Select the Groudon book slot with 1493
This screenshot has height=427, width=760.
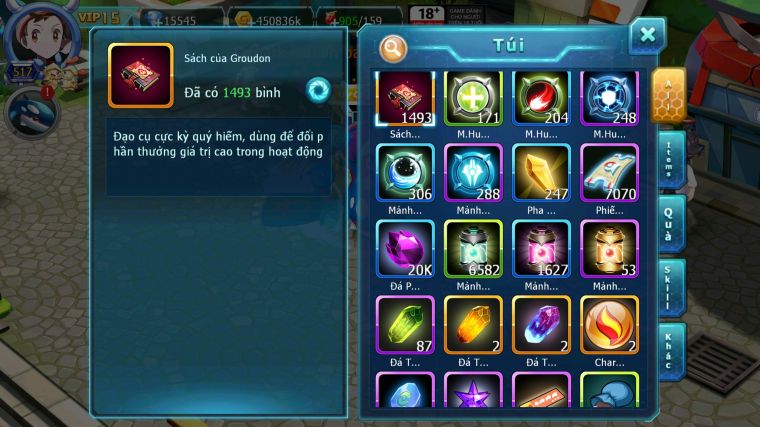[x=405, y=98]
